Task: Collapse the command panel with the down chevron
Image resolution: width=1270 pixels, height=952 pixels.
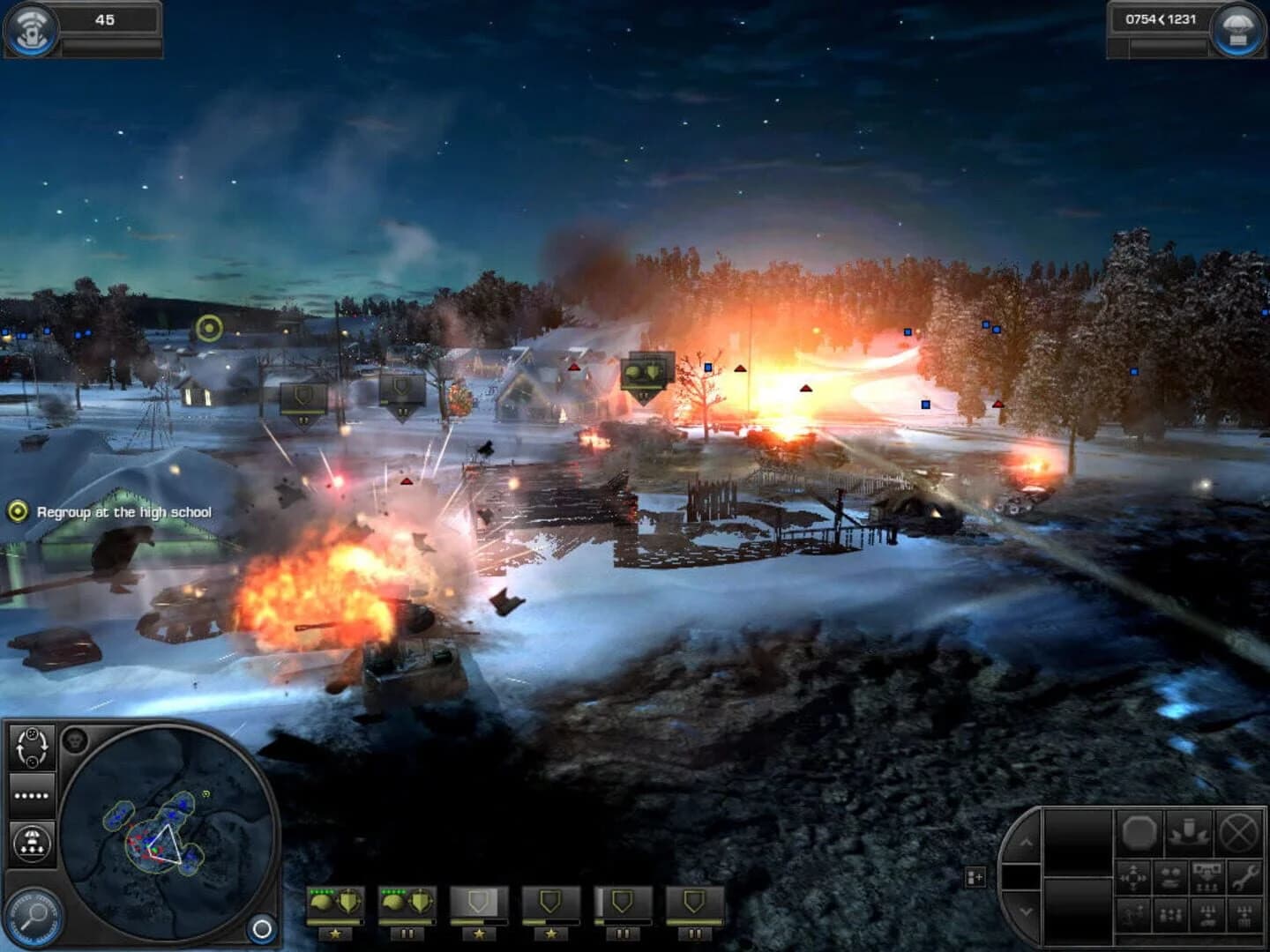Action: [x=1026, y=910]
